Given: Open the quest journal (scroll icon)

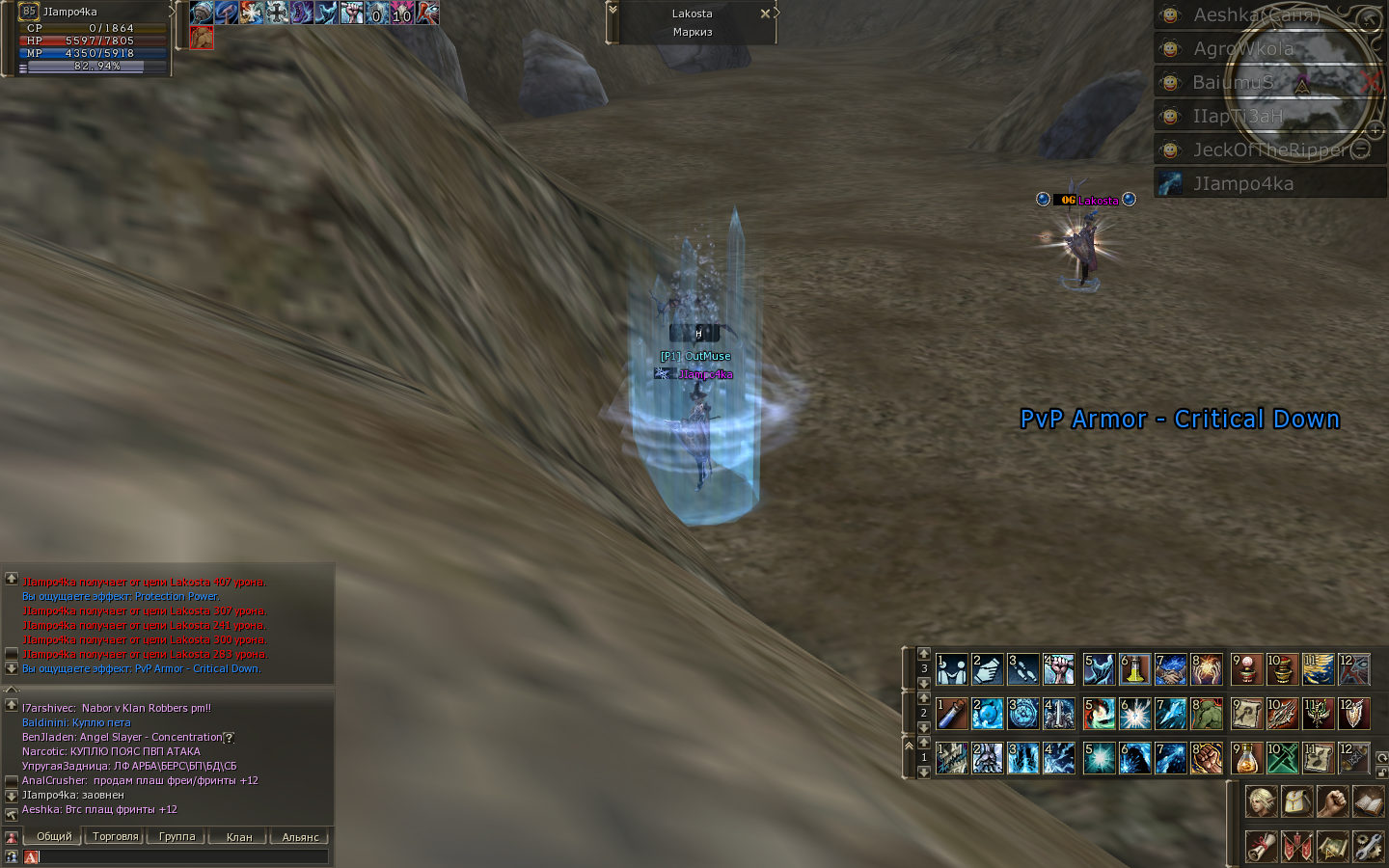Looking at the screenshot, I should (x=1261, y=845).
